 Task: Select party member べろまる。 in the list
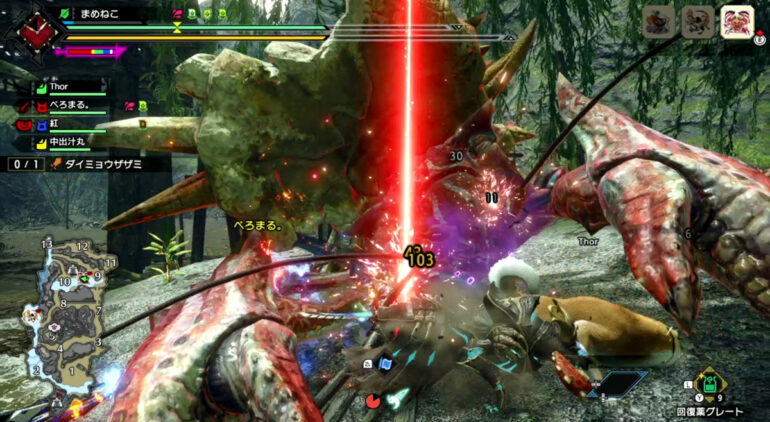pyautogui.click(x=72, y=104)
